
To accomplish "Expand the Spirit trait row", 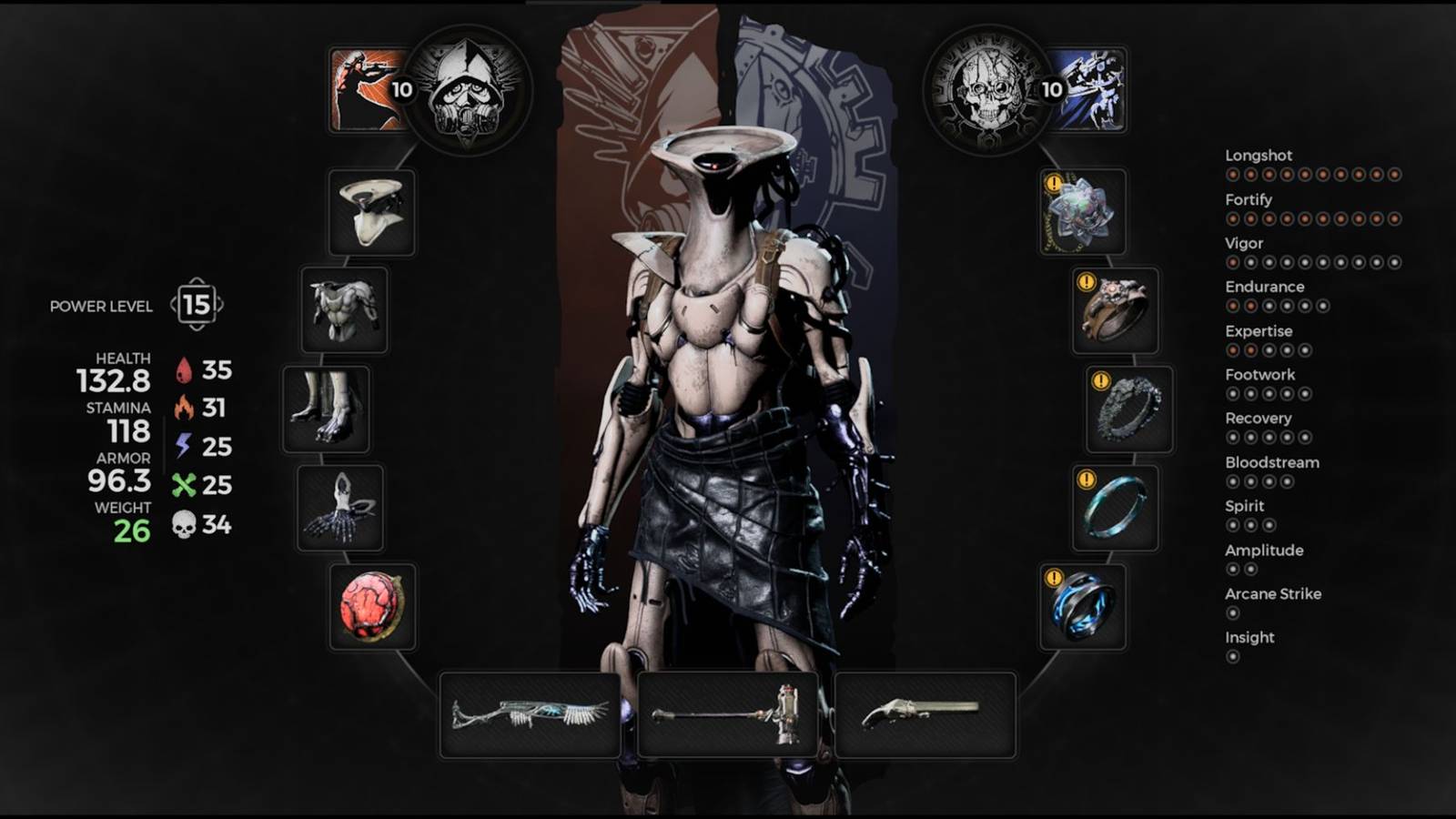I will [1243, 506].
